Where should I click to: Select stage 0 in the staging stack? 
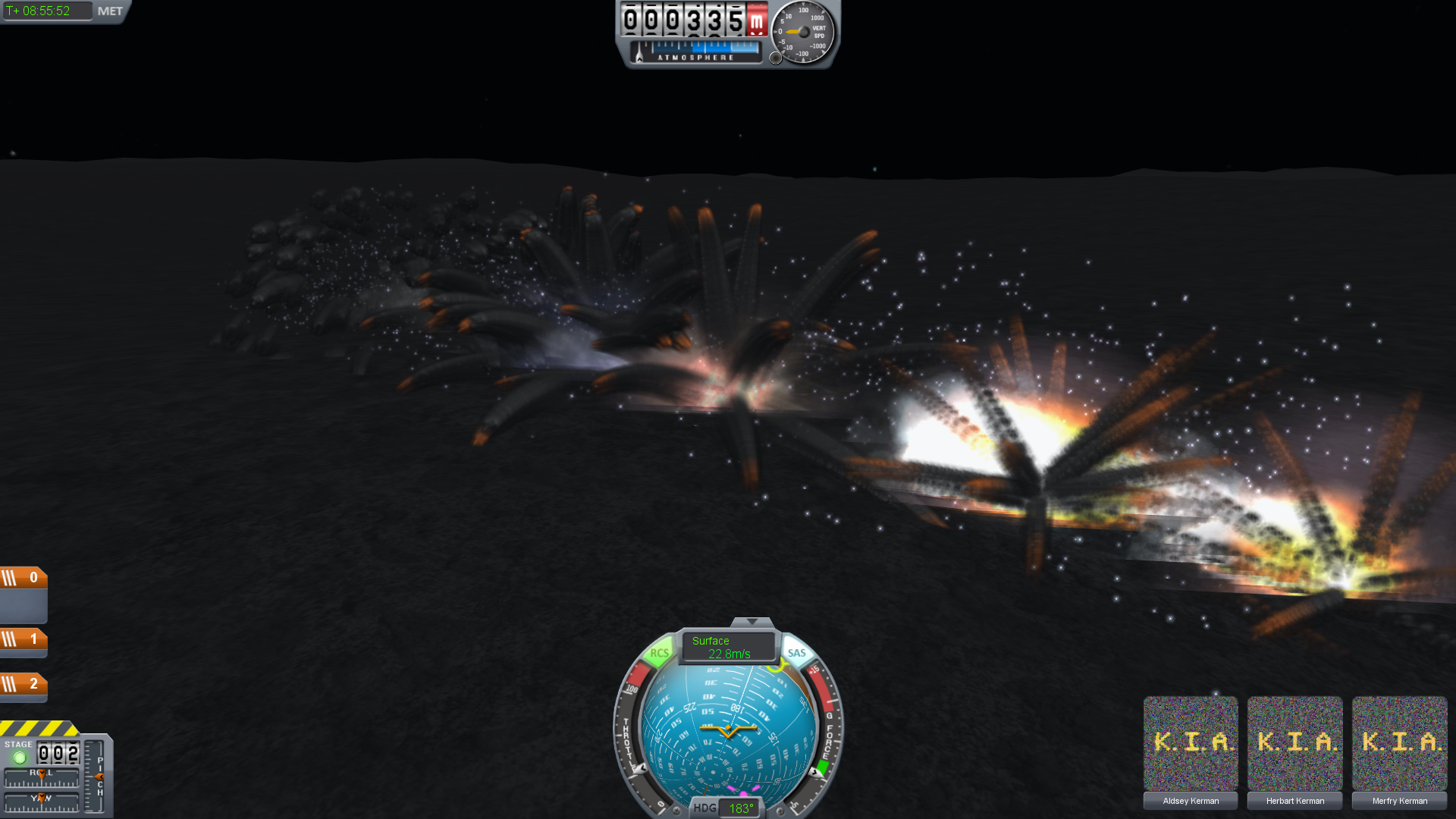(24, 578)
